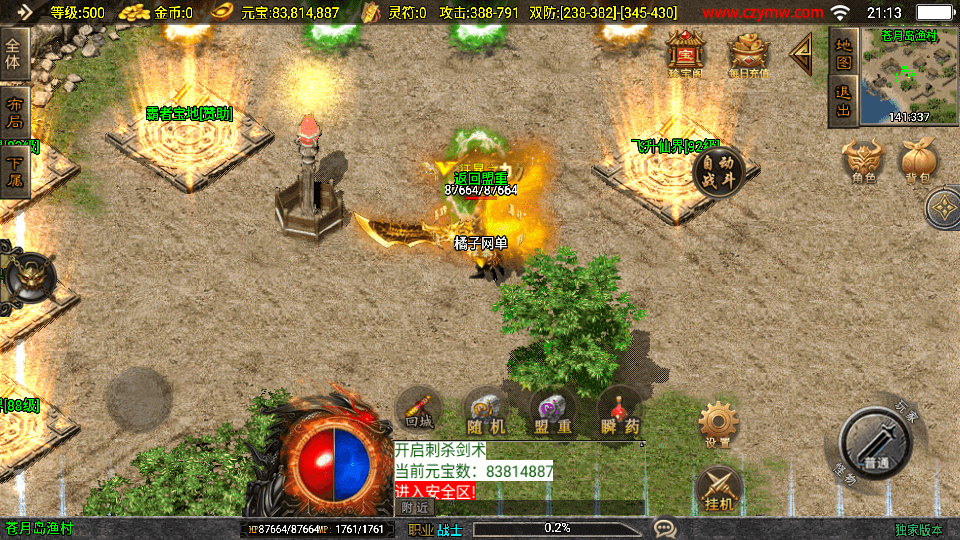Use the 盟重 teleport stone
Image resolution: width=960 pixels, height=540 pixels.
pos(552,410)
